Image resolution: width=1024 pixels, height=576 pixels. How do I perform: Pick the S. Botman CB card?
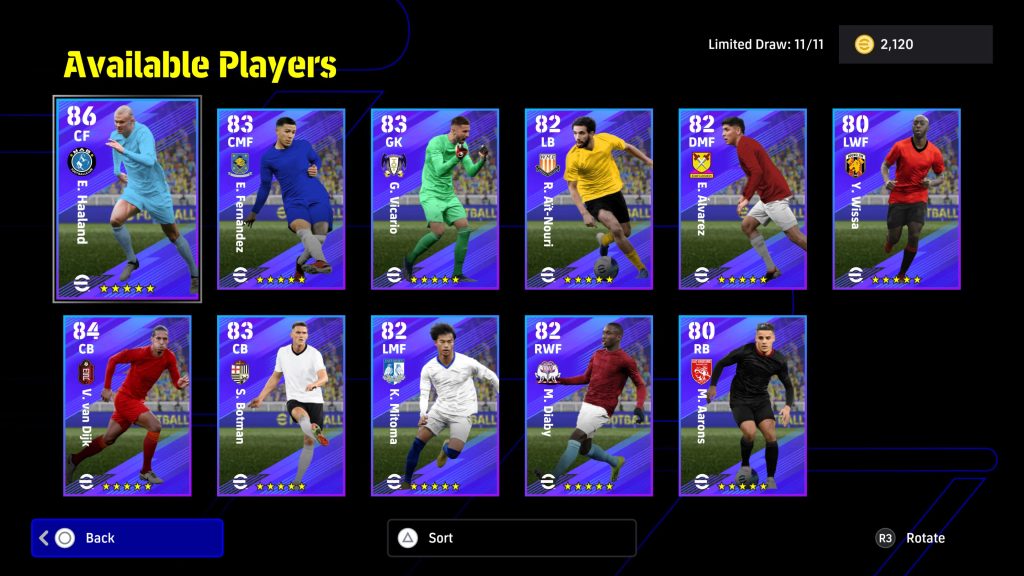[x=281, y=405]
